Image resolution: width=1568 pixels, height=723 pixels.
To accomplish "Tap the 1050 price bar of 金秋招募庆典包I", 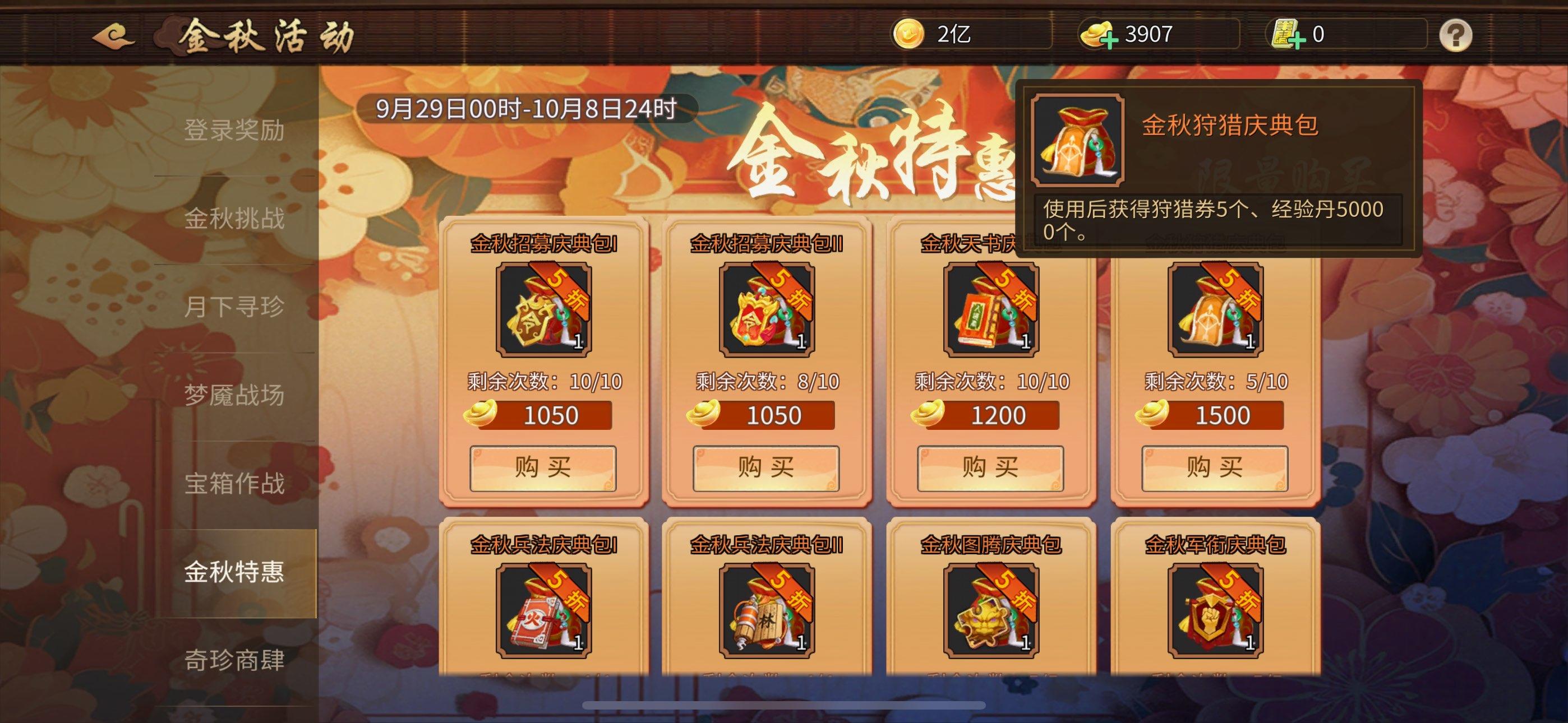I will tap(543, 415).
